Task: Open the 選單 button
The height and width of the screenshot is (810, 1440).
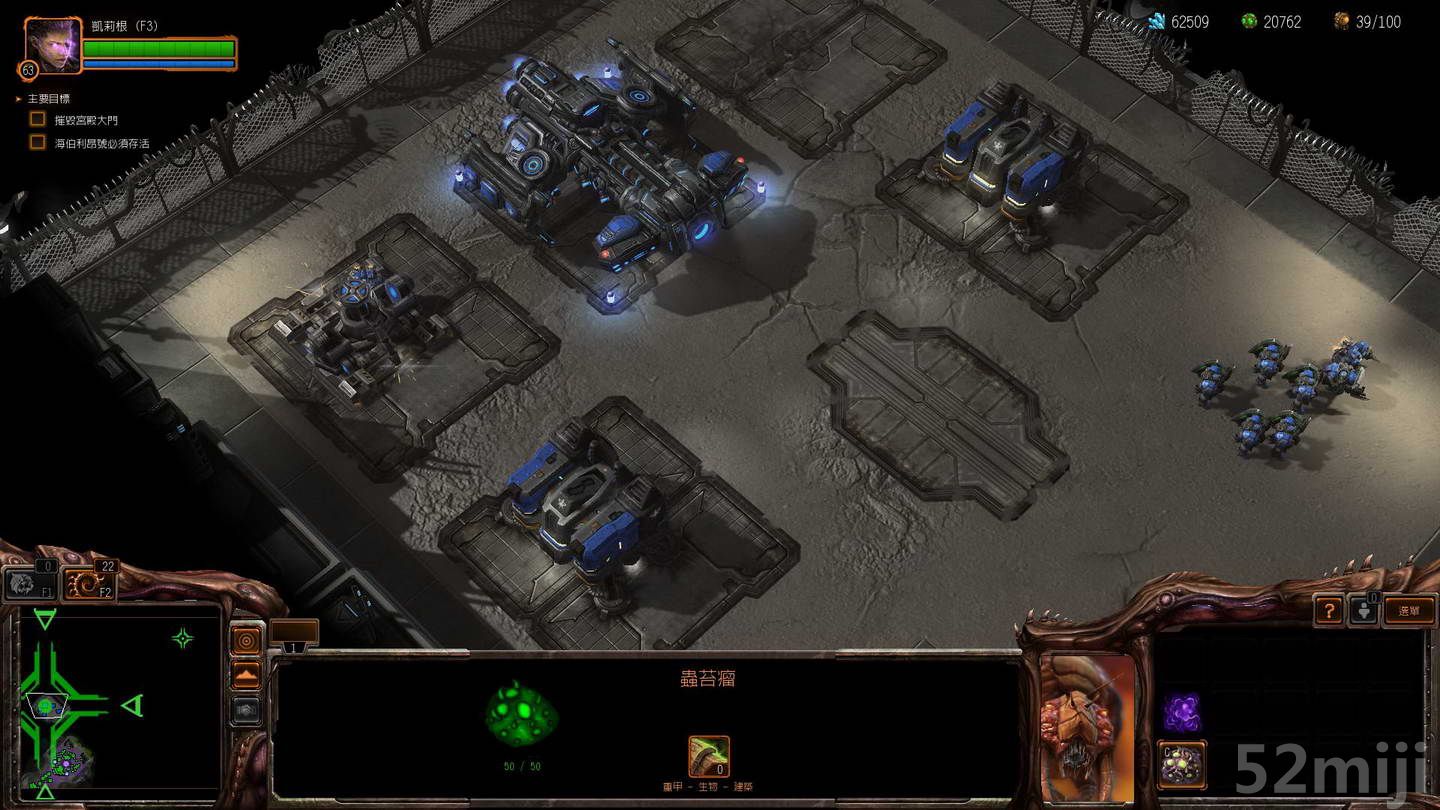Action: point(1408,609)
